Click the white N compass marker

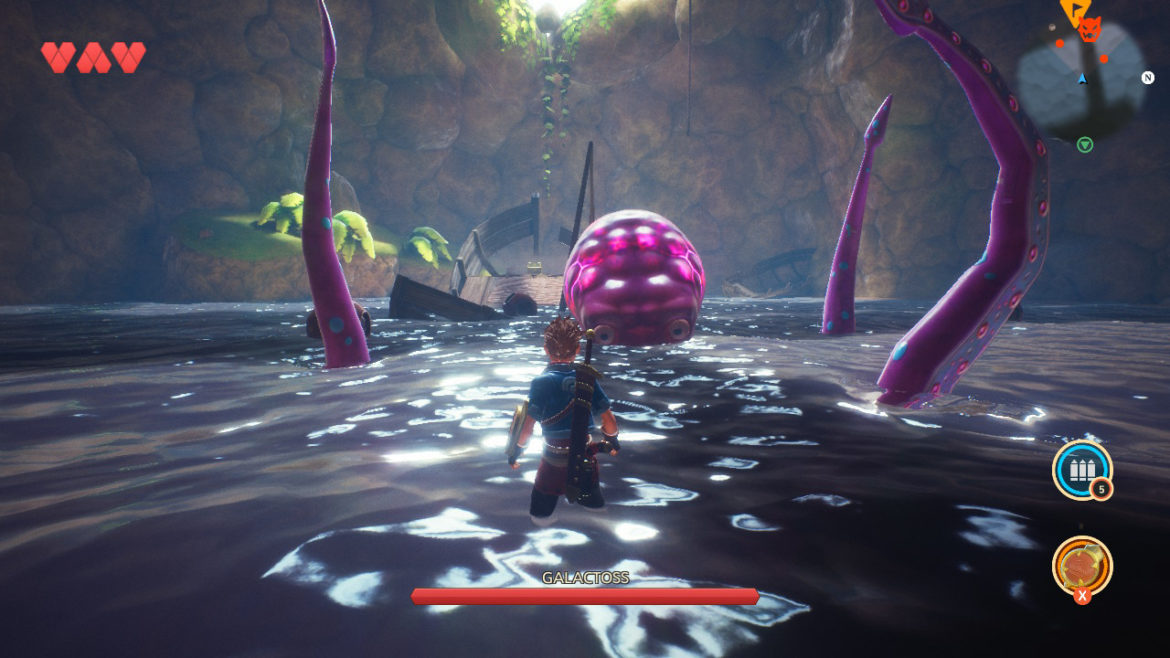1148,78
